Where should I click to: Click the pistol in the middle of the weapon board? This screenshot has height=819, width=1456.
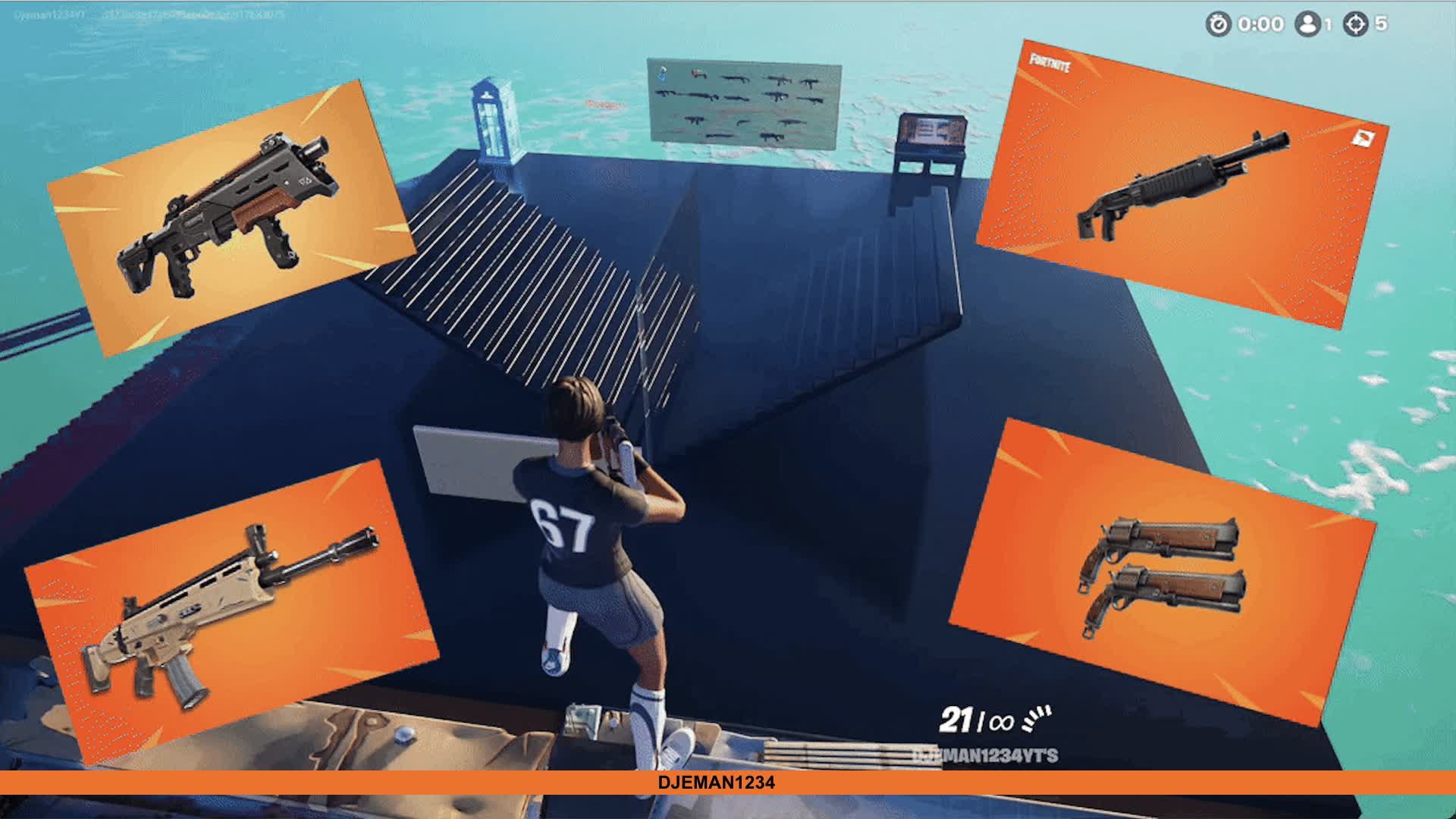click(x=743, y=122)
